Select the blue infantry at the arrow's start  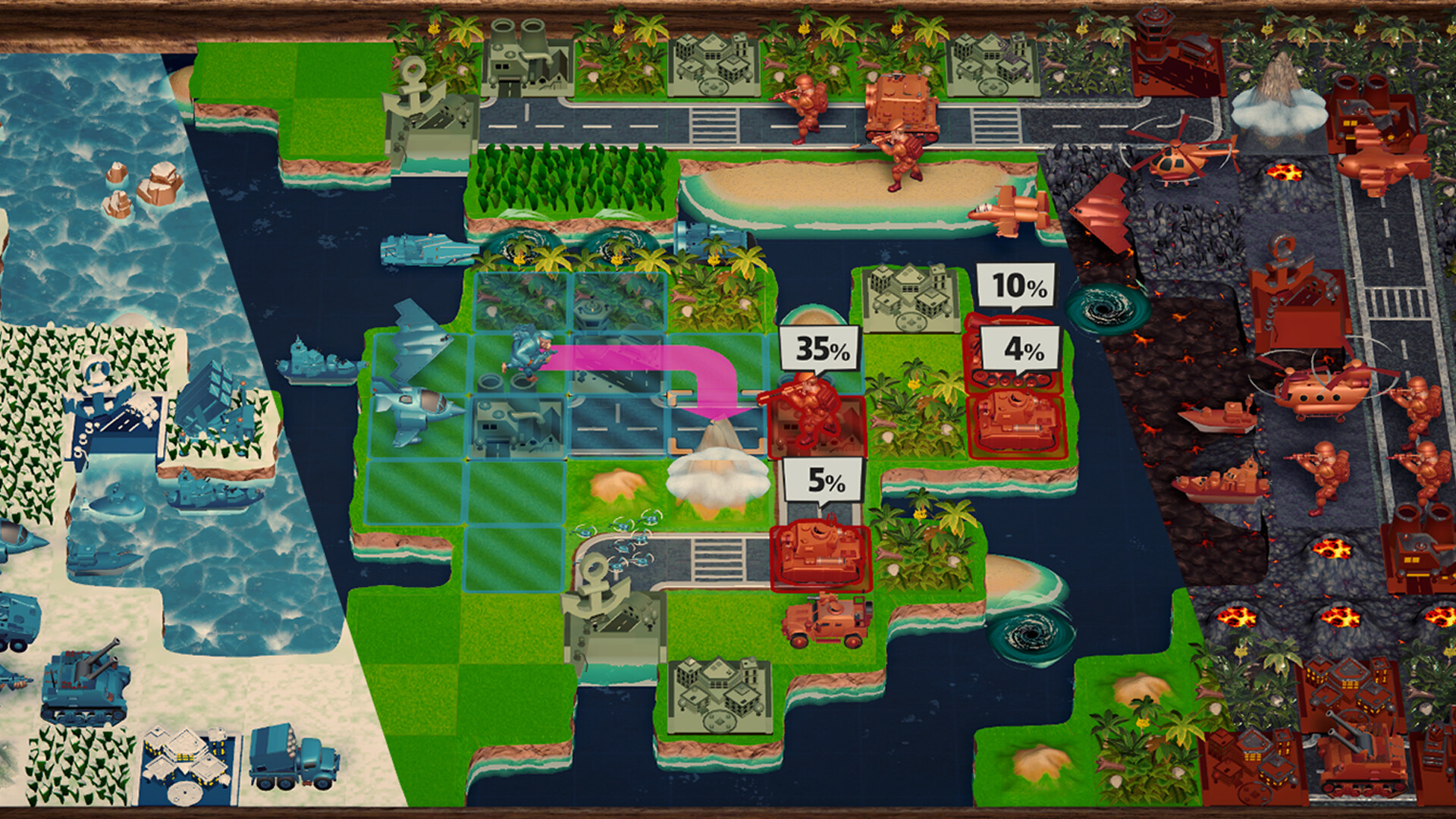point(523,353)
